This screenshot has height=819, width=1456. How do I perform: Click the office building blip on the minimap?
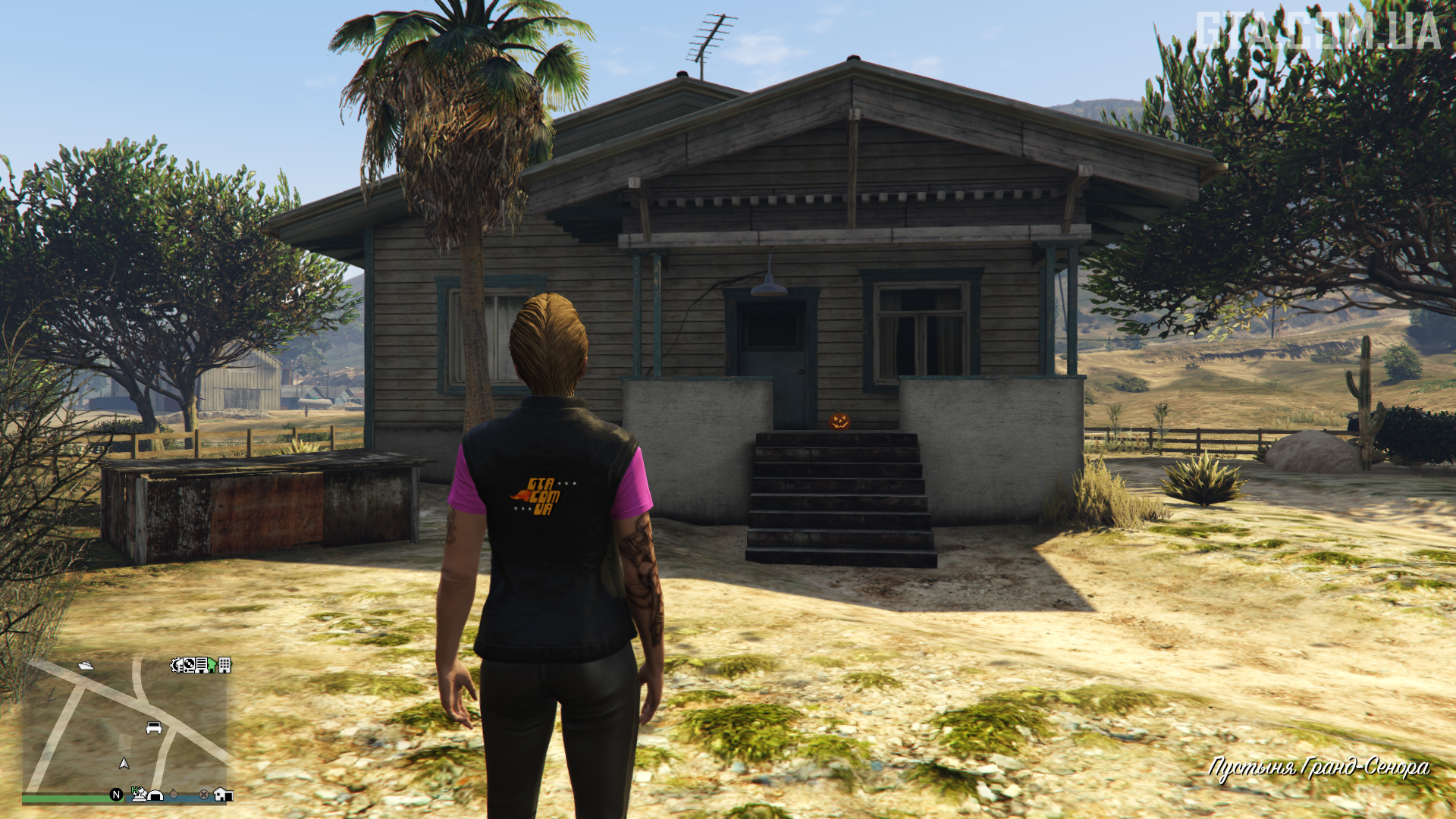pos(224,665)
